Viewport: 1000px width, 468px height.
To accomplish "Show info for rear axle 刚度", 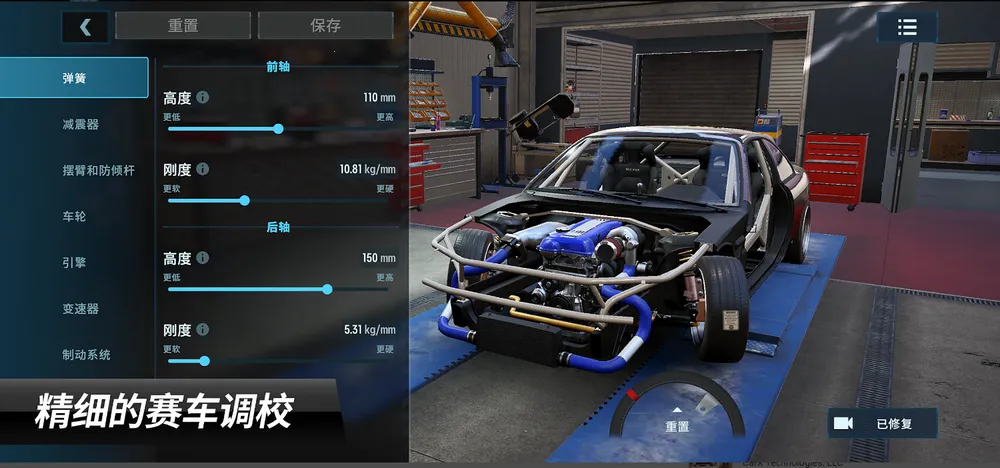I will point(203,329).
